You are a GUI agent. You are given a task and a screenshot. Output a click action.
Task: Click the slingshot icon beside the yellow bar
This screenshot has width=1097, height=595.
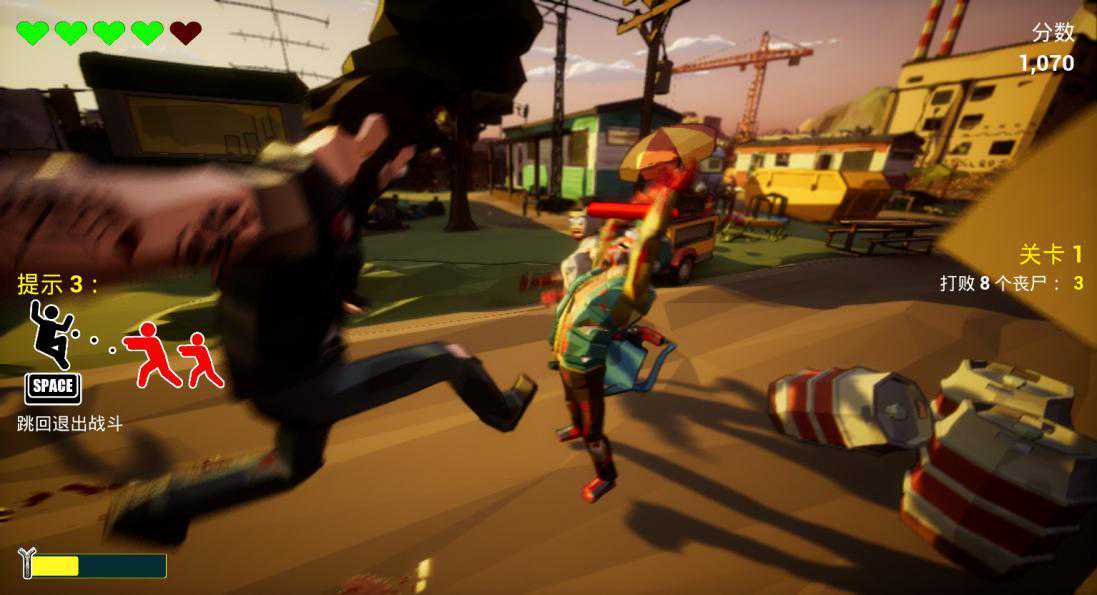pyautogui.click(x=26, y=564)
